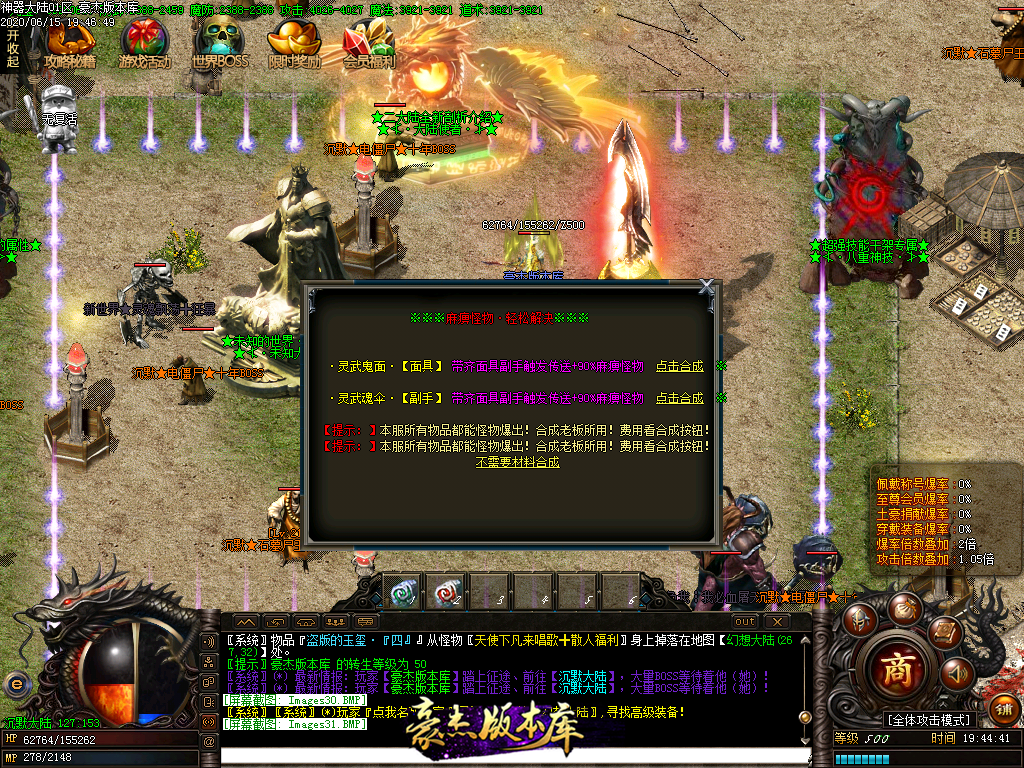Screen dimensions: 1024x768
Task: Use the green swirl item in hotbar slot 1
Action: [x=404, y=591]
